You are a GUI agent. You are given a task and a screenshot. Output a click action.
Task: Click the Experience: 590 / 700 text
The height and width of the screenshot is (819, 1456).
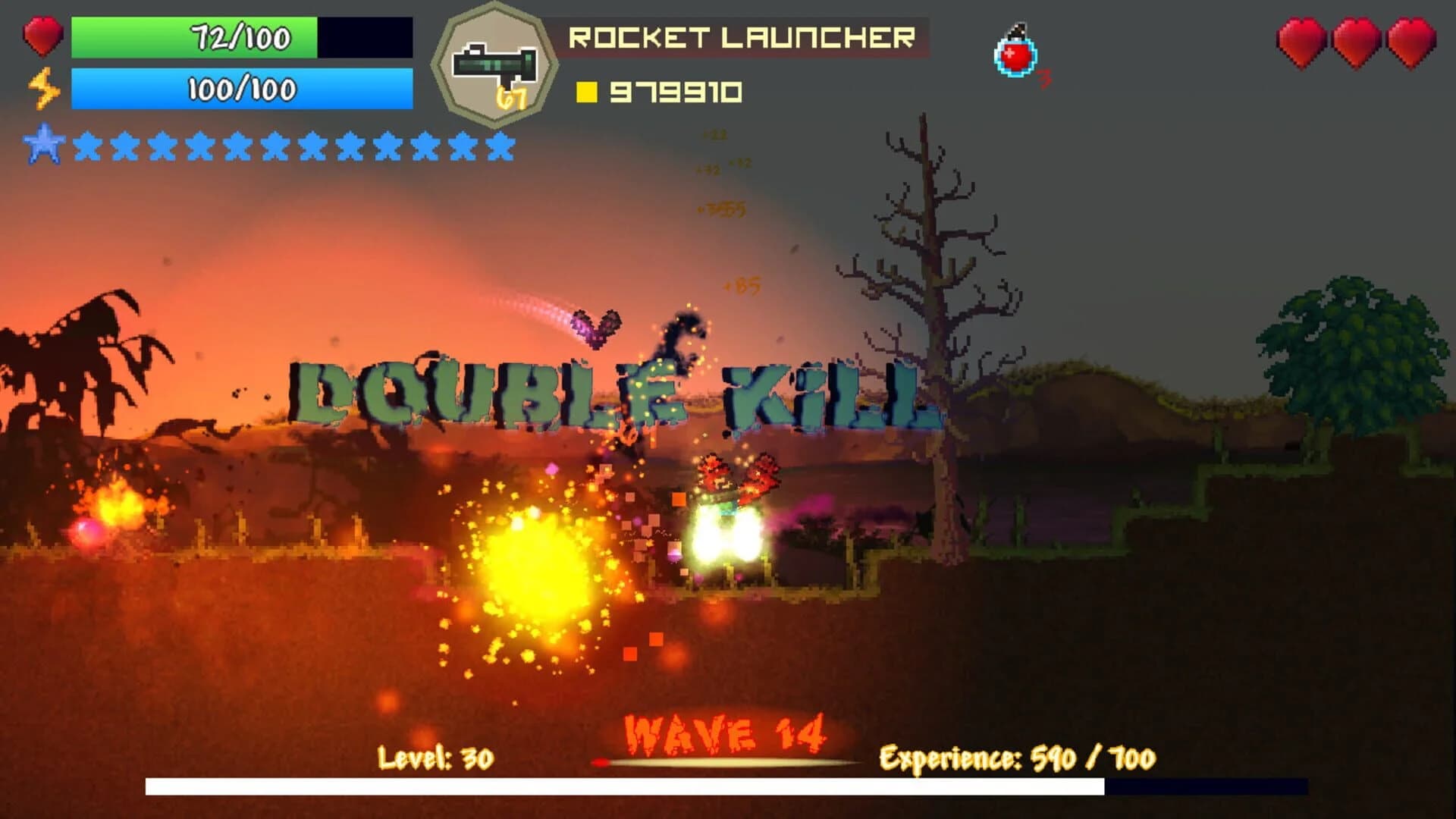point(1016,758)
